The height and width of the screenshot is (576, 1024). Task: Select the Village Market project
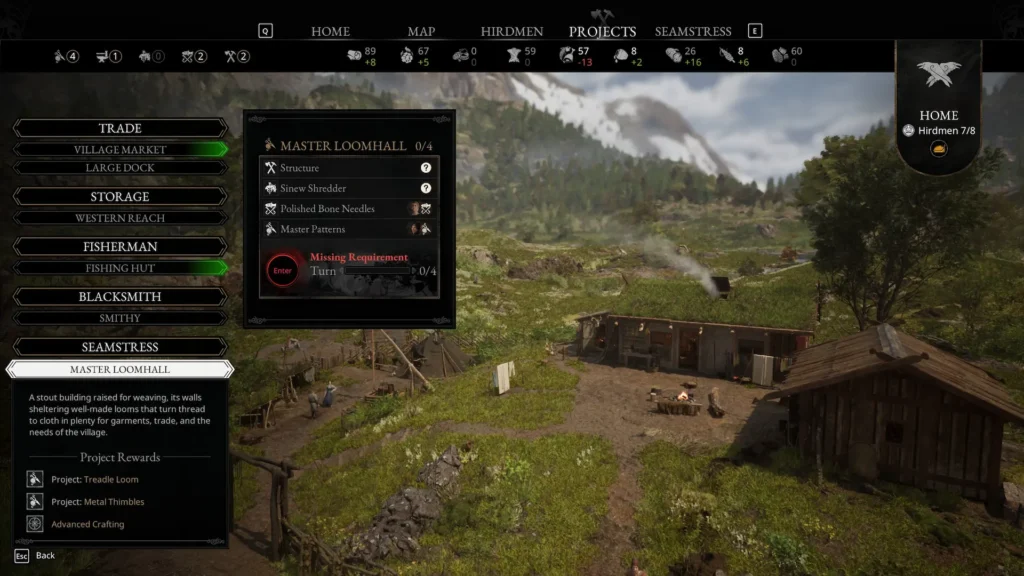(120, 150)
